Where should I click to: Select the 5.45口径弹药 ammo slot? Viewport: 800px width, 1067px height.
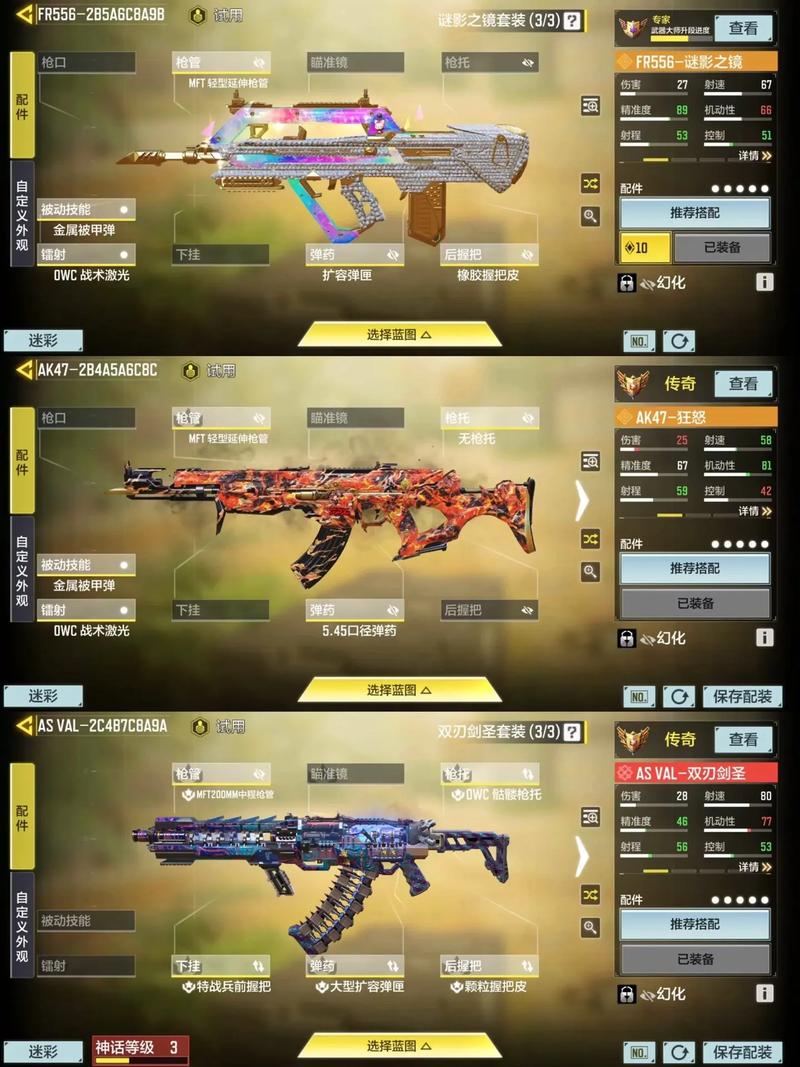pyautogui.click(x=355, y=610)
